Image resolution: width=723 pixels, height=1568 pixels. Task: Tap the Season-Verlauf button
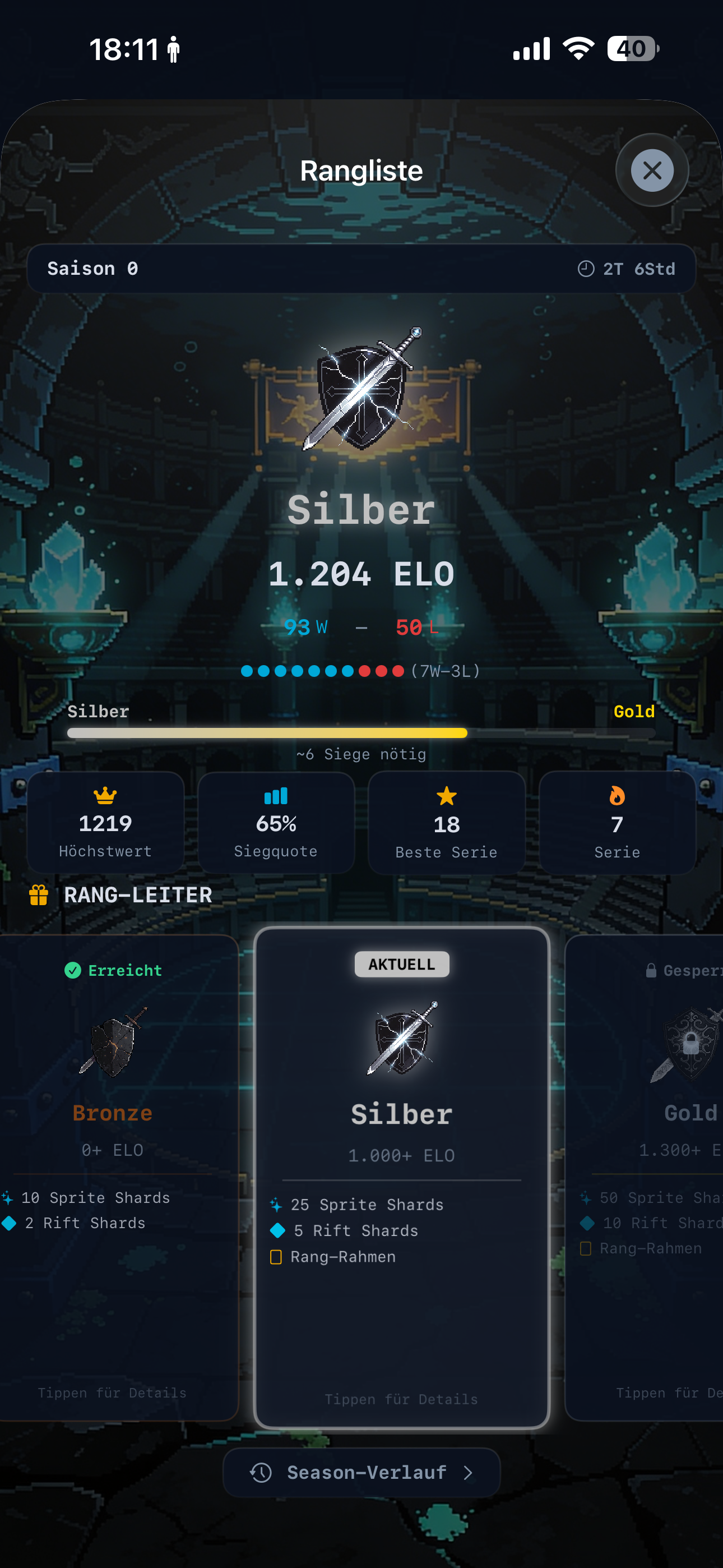(x=361, y=1473)
